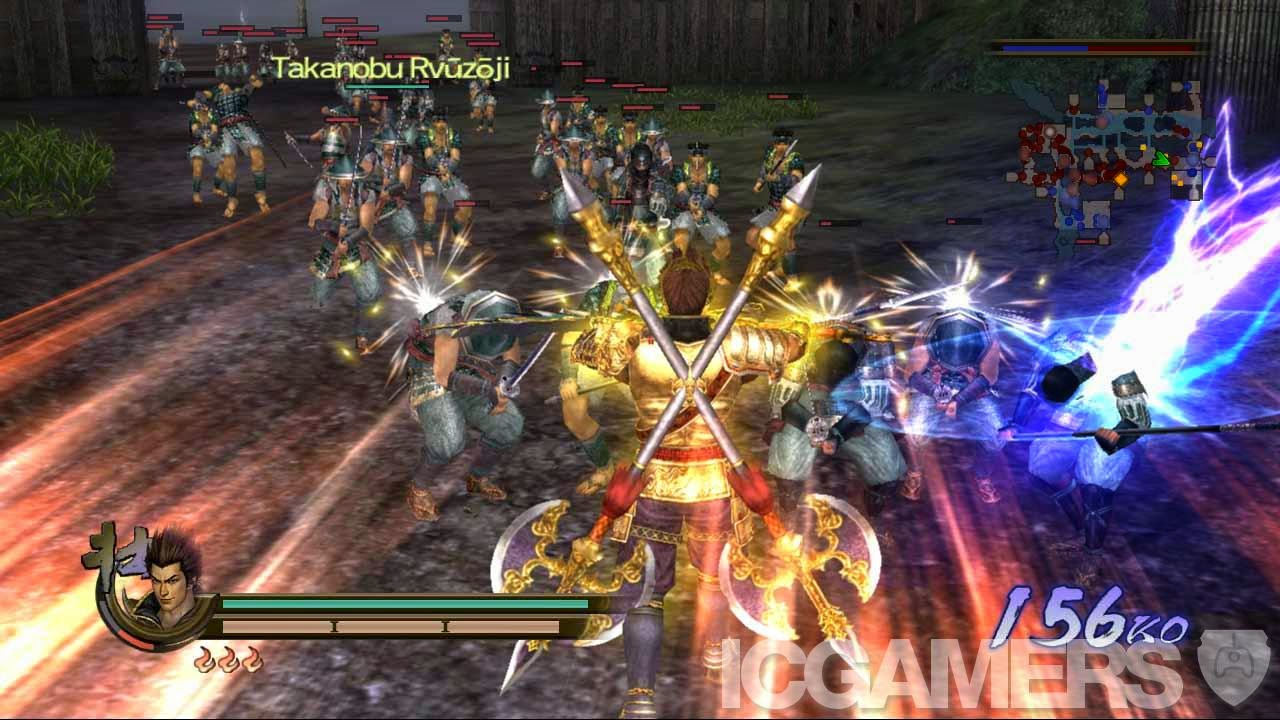The height and width of the screenshot is (720, 1280).
Task: Click the yellow diamond objective marker on minimap
Action: point(1122,179)
